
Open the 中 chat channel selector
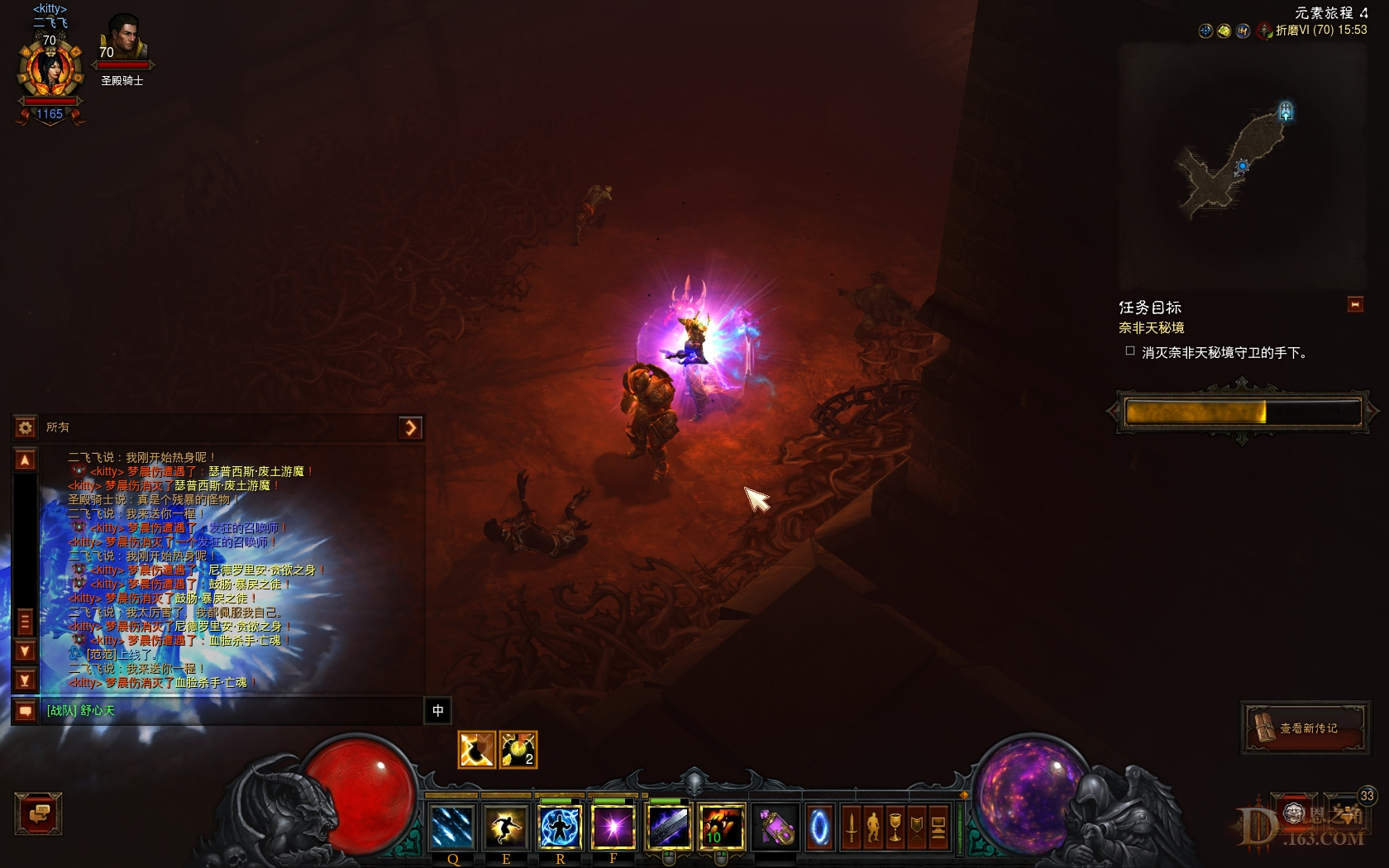click(x=438, y=712)
